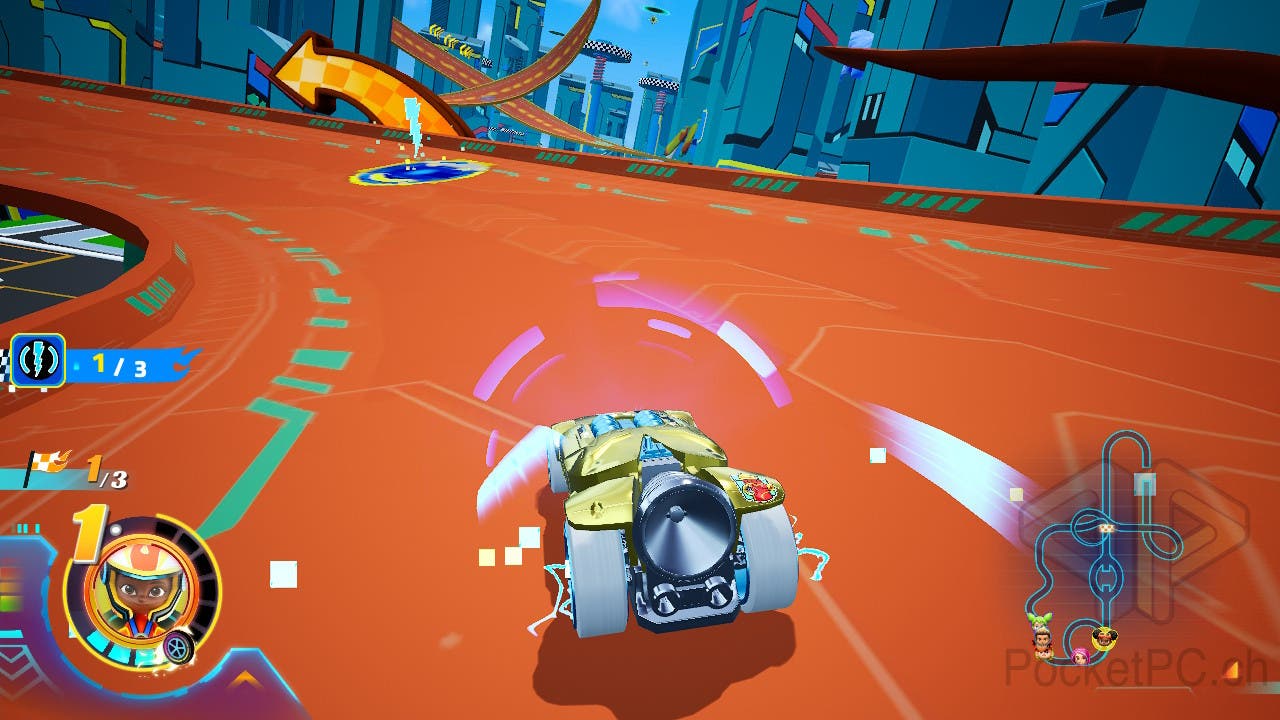
Task: Select the pink-helmet racer icon on the minimap
Action: pyautogui.click(x=1079, y=658)
